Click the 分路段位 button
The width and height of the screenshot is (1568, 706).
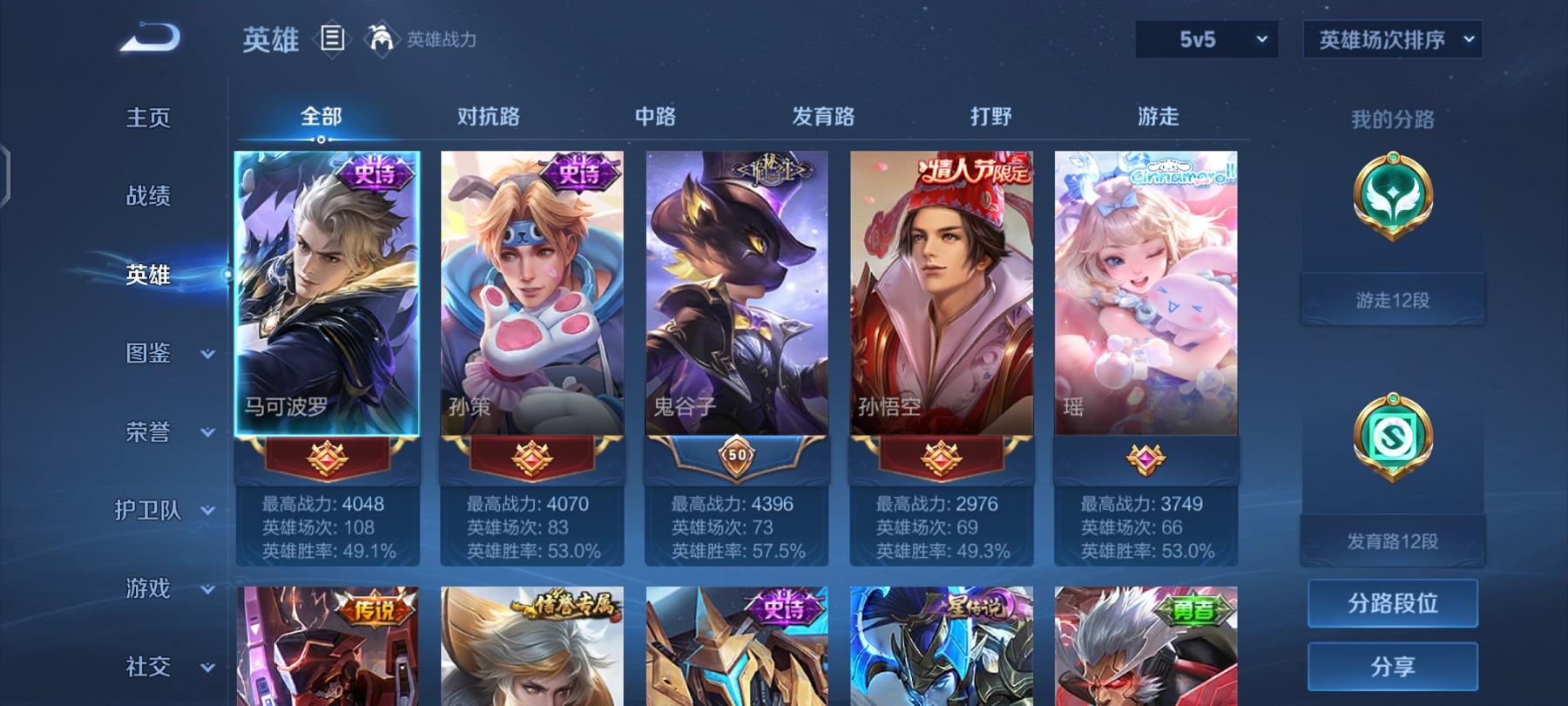1391,604
